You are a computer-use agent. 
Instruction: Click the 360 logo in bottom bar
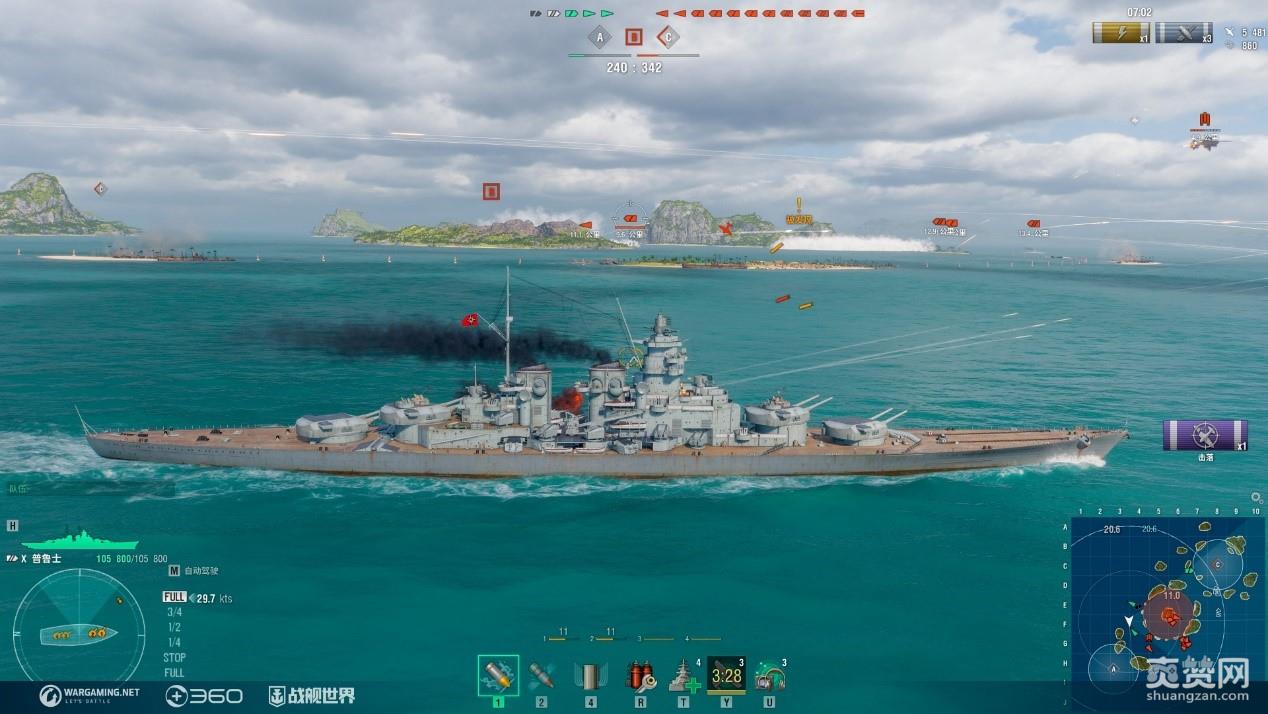coord(204,695)
